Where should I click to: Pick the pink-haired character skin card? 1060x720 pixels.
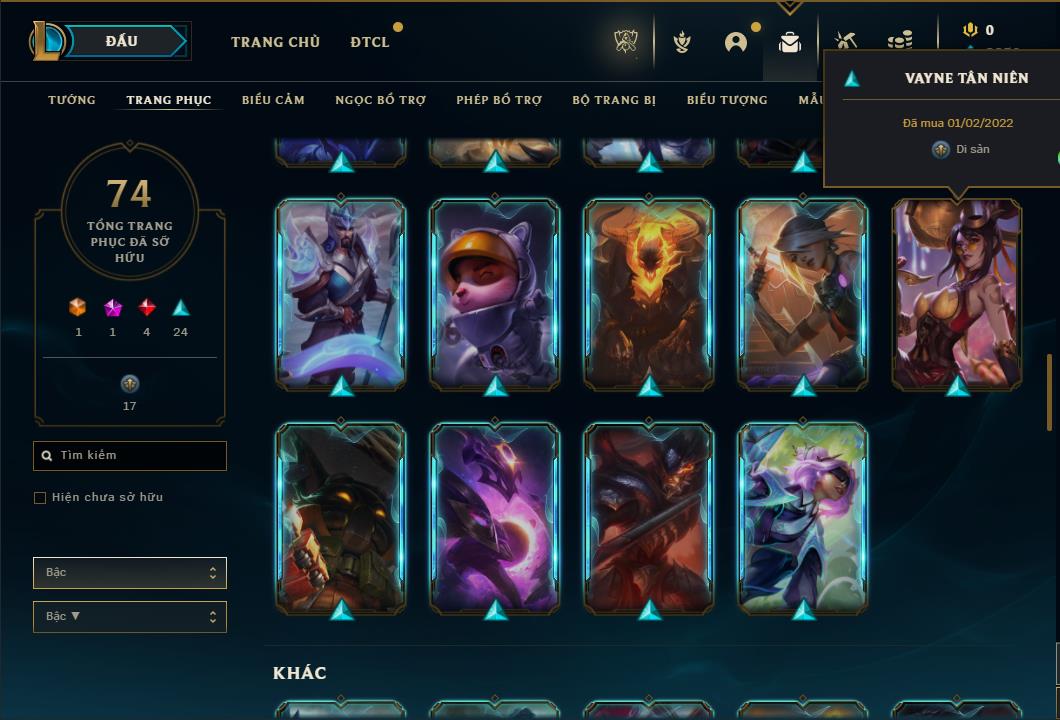pyautogui.click(x=803, y=517)
